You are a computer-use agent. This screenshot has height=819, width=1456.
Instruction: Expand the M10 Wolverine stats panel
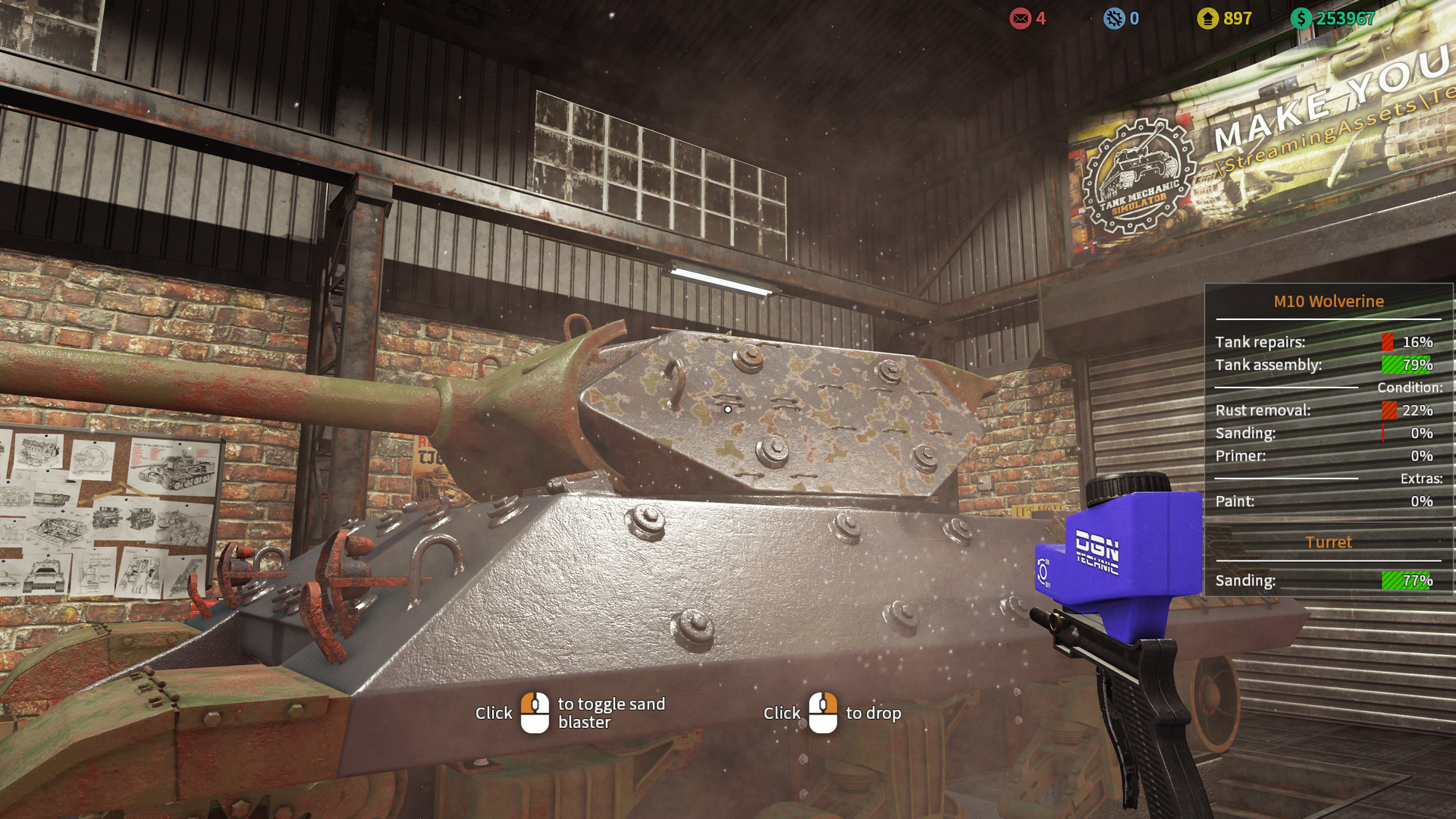click(1329, 300)
